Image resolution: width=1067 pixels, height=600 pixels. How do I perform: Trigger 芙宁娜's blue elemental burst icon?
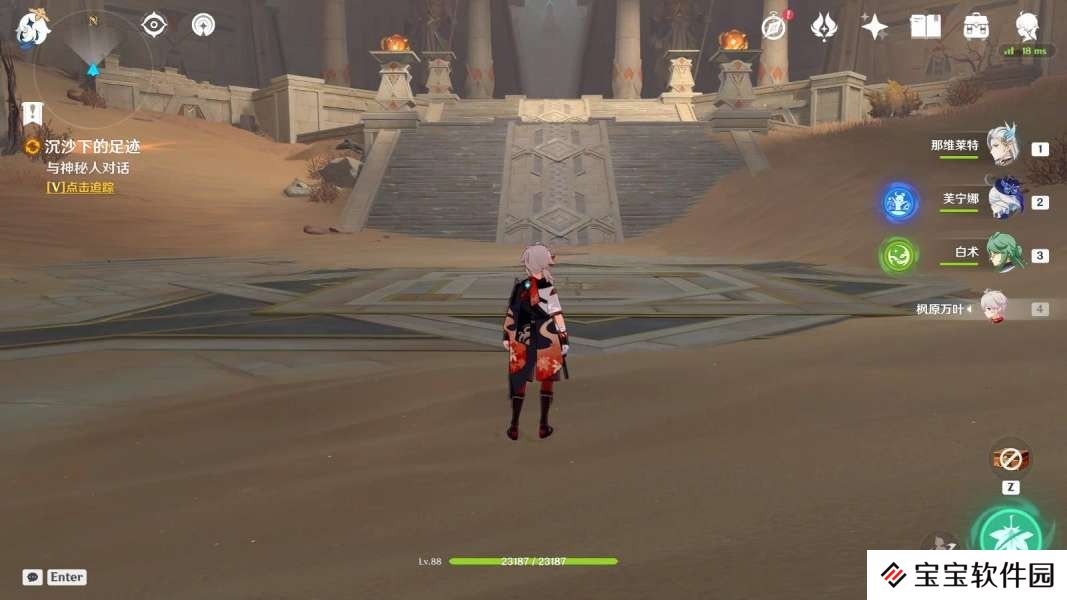click(x=900, y=202)
